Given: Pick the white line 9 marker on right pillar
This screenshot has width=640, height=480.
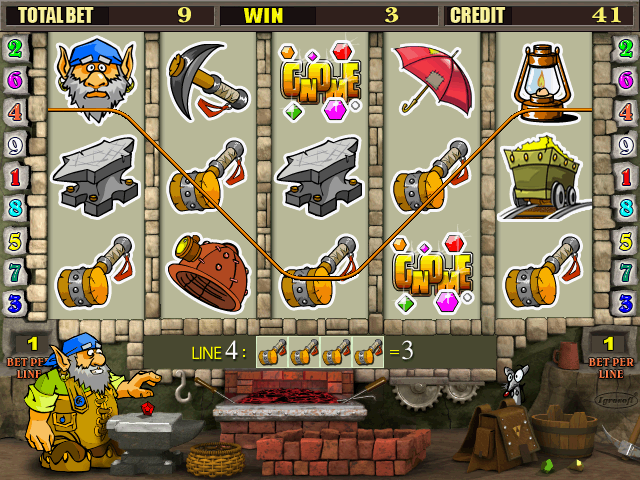Looking at the screenshot, I should pos(626,144).
